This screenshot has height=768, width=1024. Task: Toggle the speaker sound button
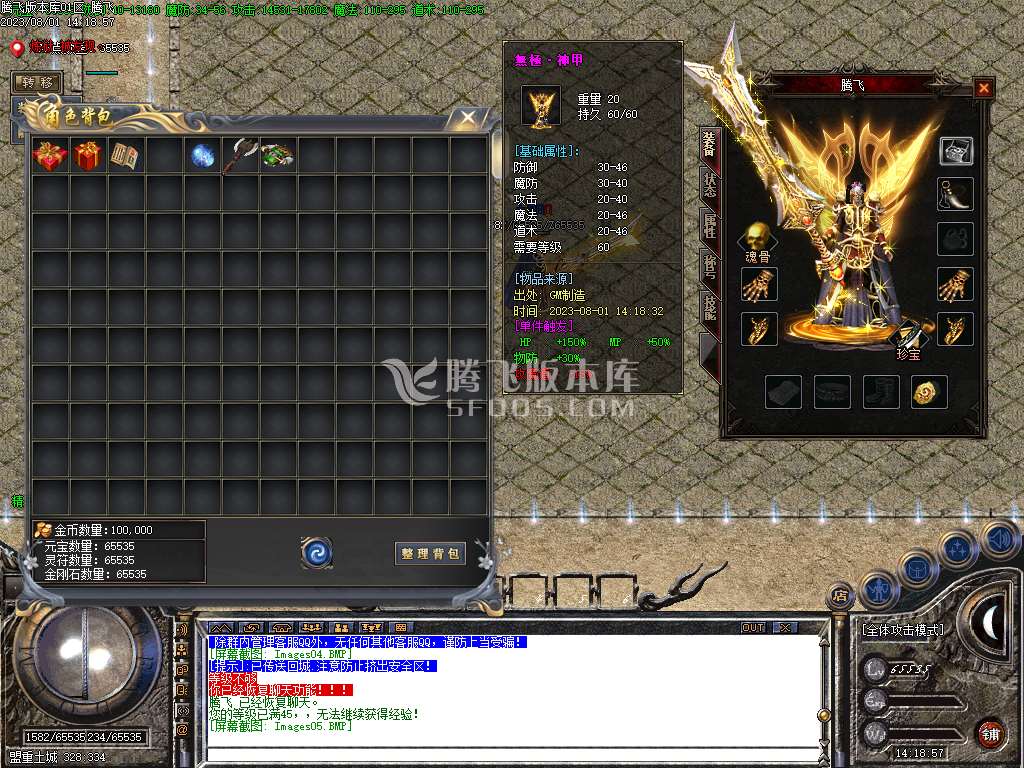(998, 540)
